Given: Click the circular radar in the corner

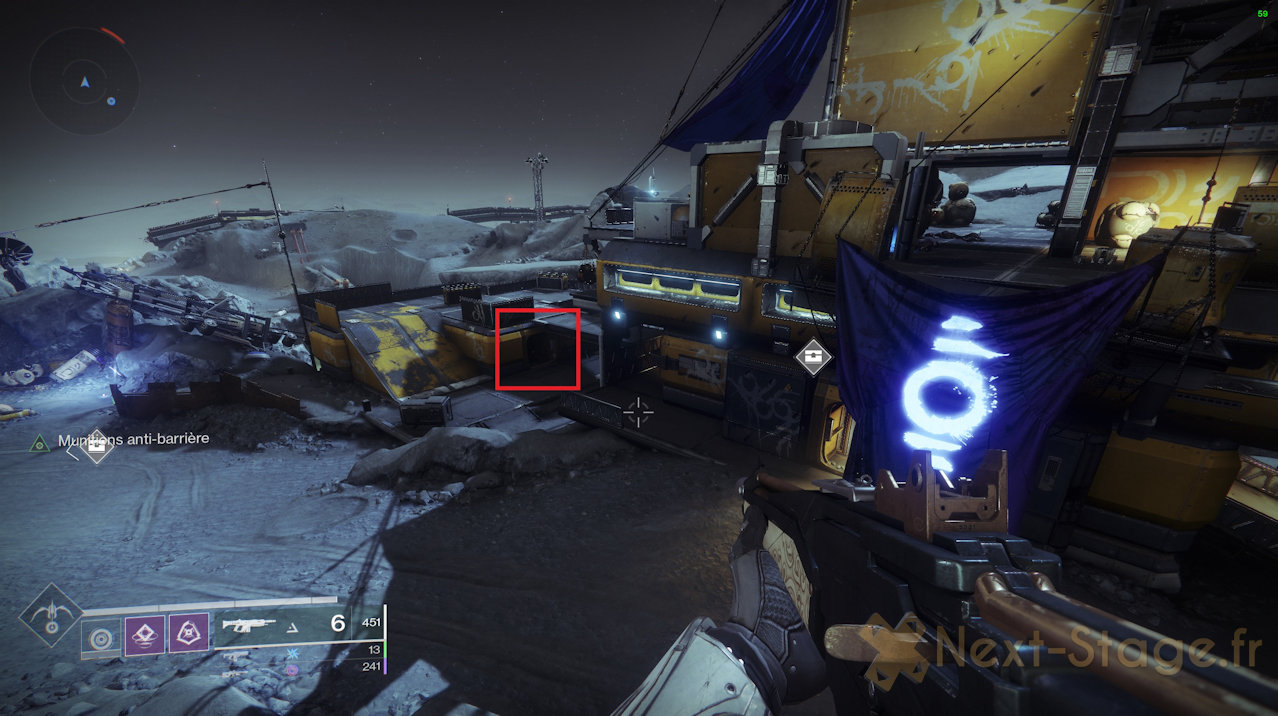Looking at the screenshot, I should 84,81.
